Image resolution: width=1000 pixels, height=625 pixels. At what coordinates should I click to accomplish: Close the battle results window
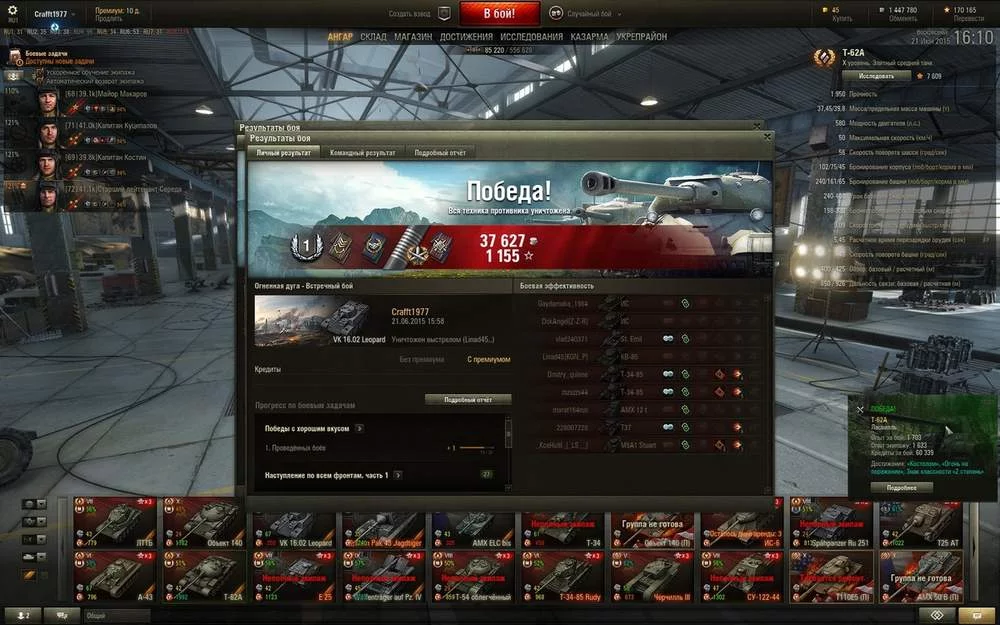coord(767,137)
